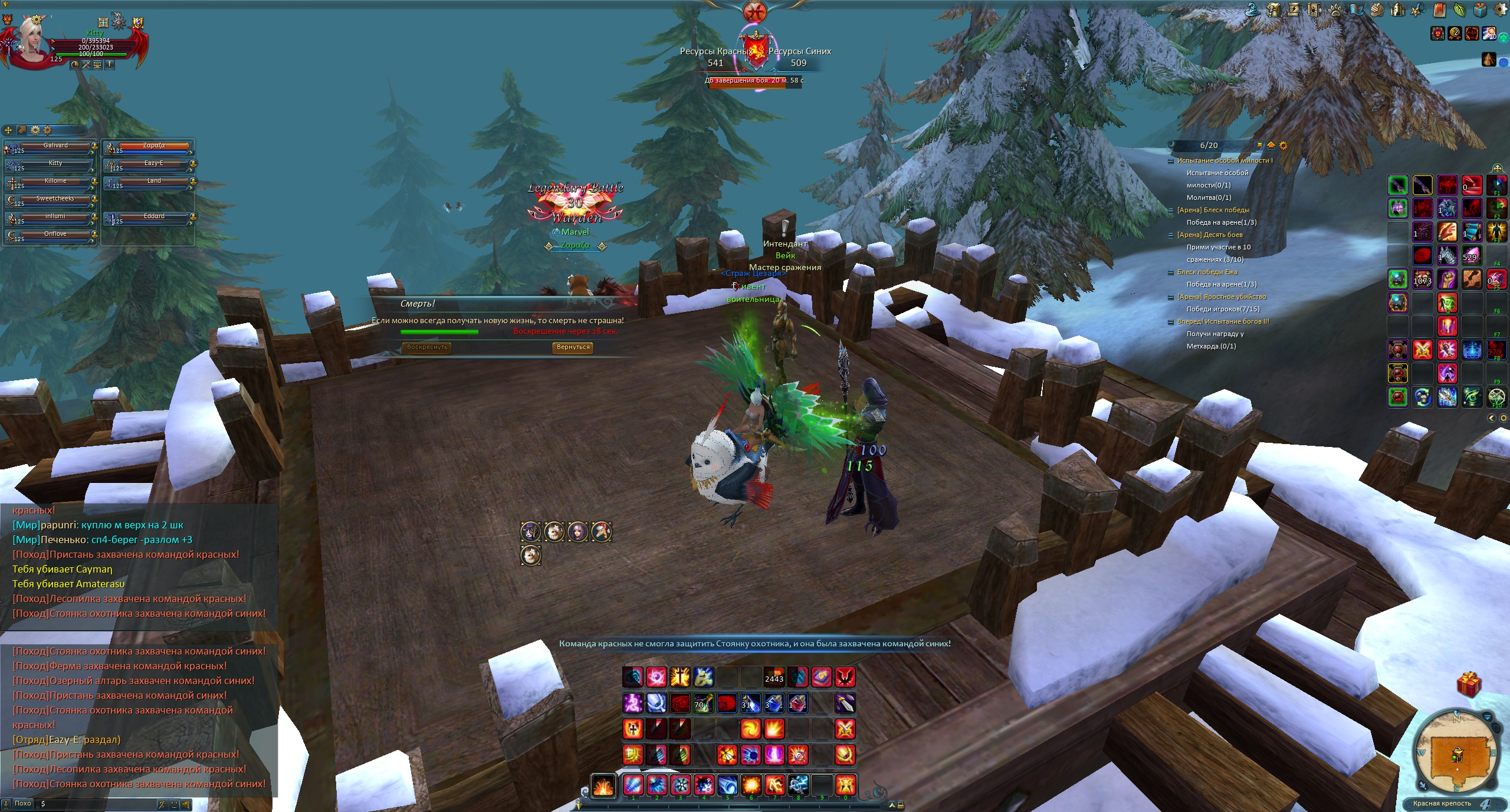1510x812 pixels.
Task: Select party member Eazy-E's frame
Action: tap(153, 165)
